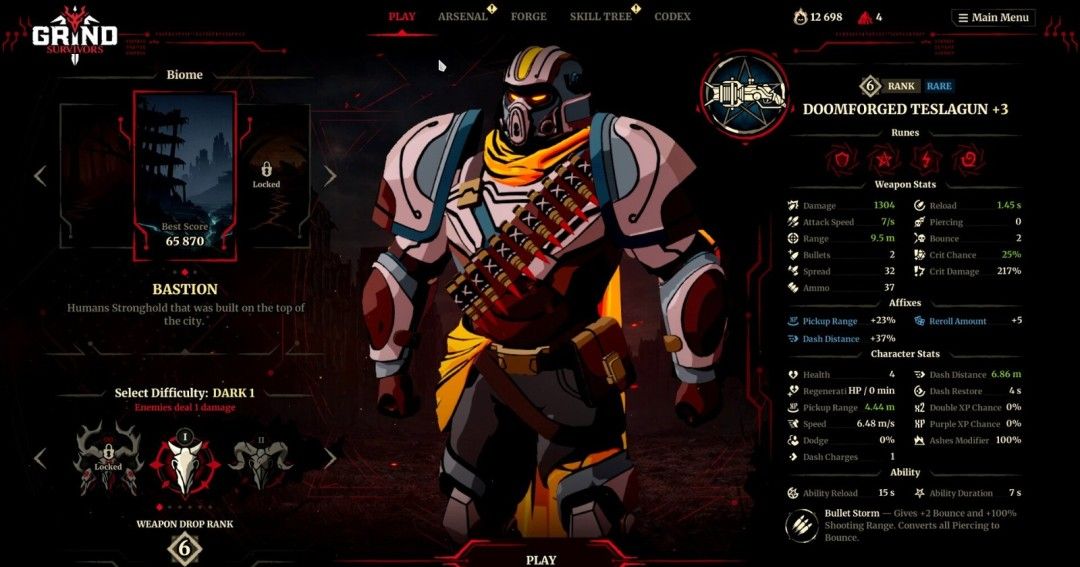Click the Grind Survivors logo
The height and width of the screenshot is (567, 1080).
tap(74, 37)
